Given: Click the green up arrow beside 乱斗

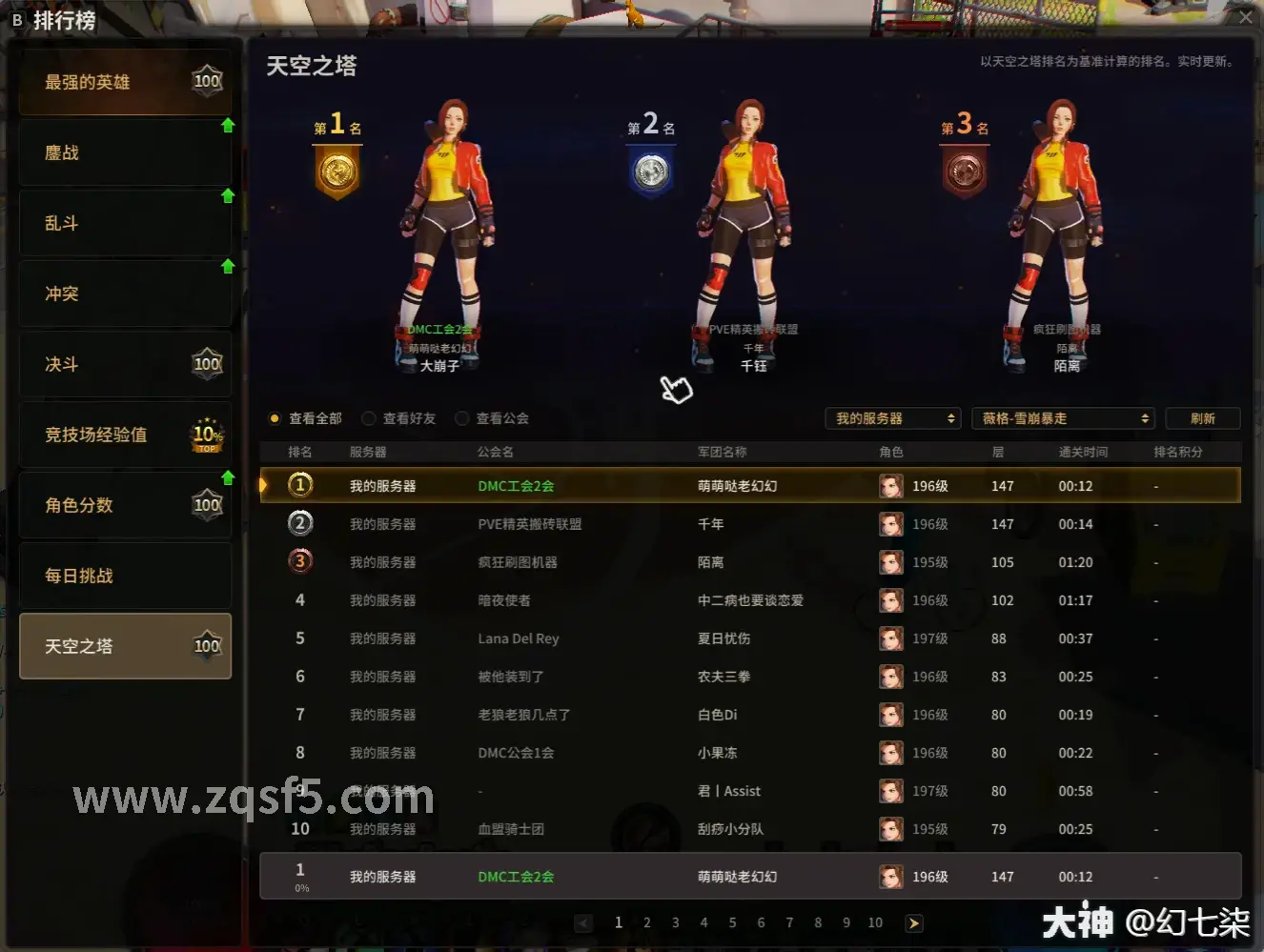Looking at the screenshot, I should 228,196.
